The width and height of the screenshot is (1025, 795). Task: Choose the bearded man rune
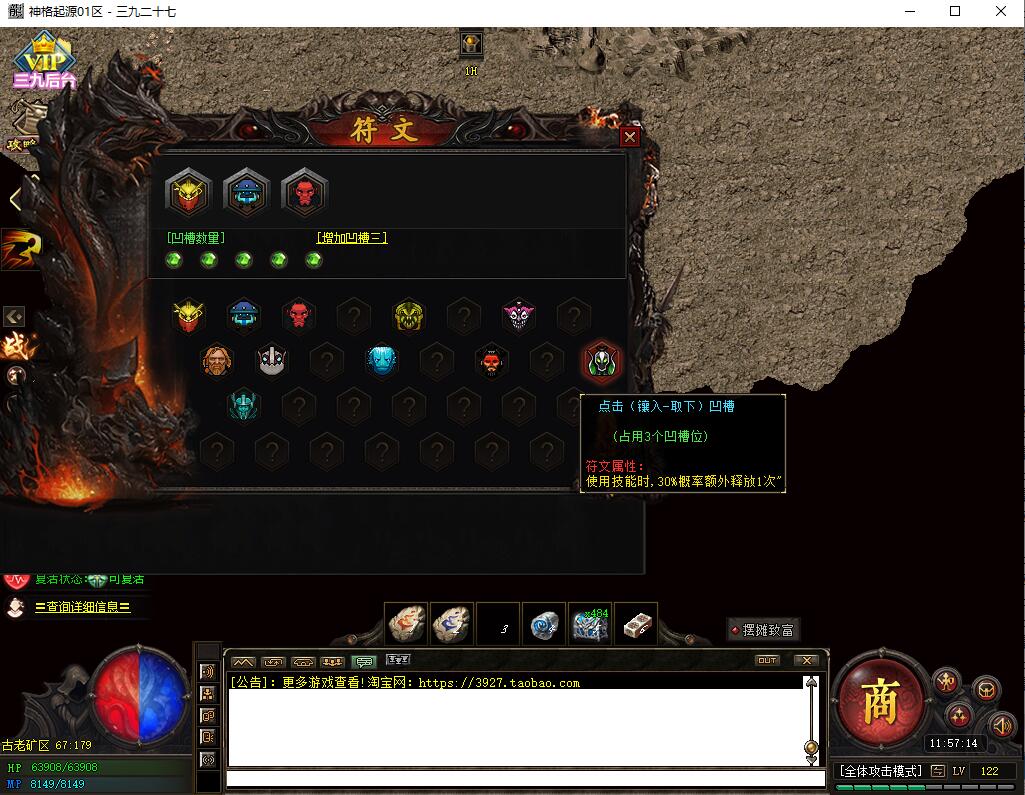pyautogui.click(x=217, y=361)
